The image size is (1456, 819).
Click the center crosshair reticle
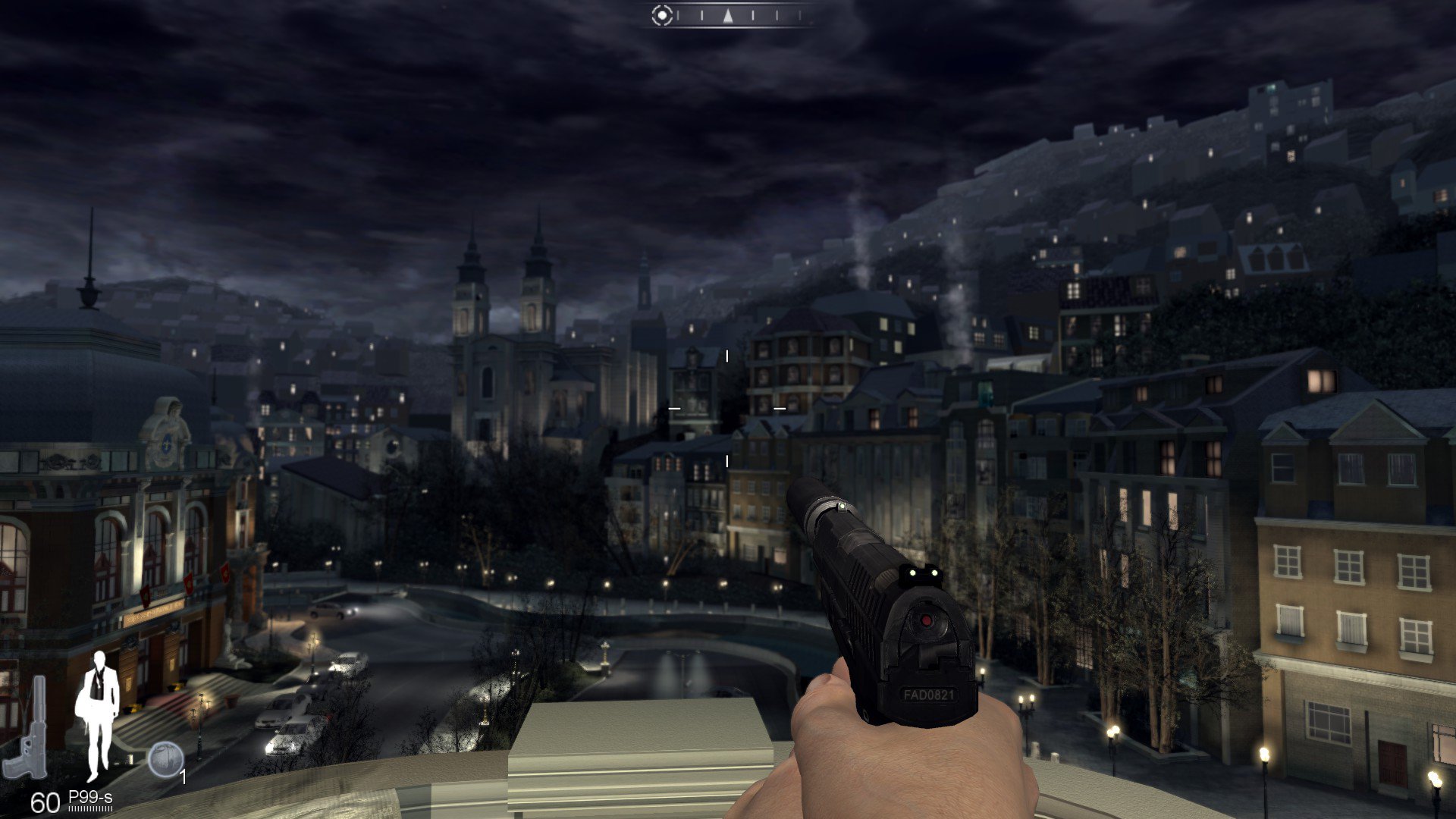coord(726,409)
